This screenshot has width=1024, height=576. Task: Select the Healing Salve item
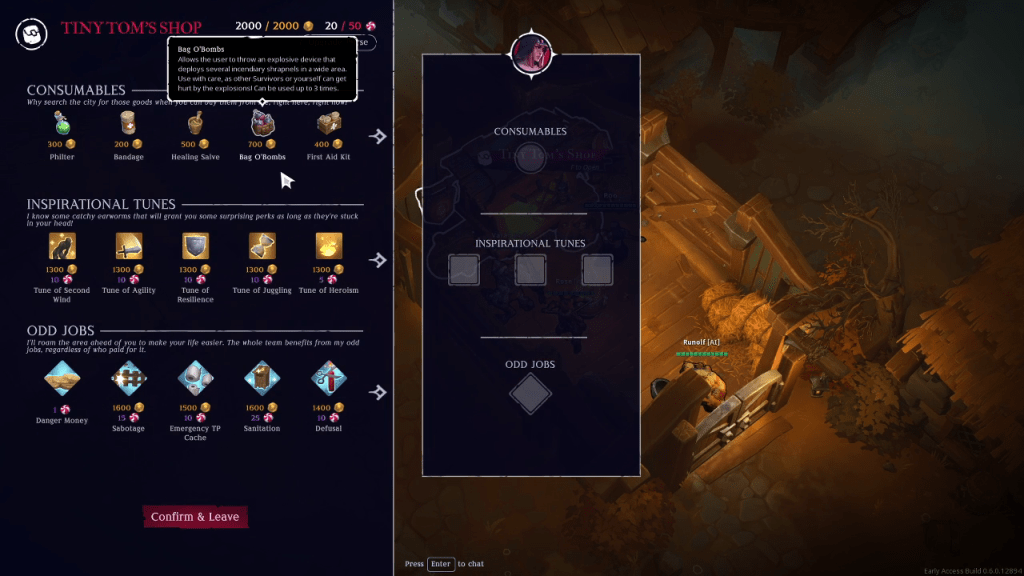pos(196,124)
